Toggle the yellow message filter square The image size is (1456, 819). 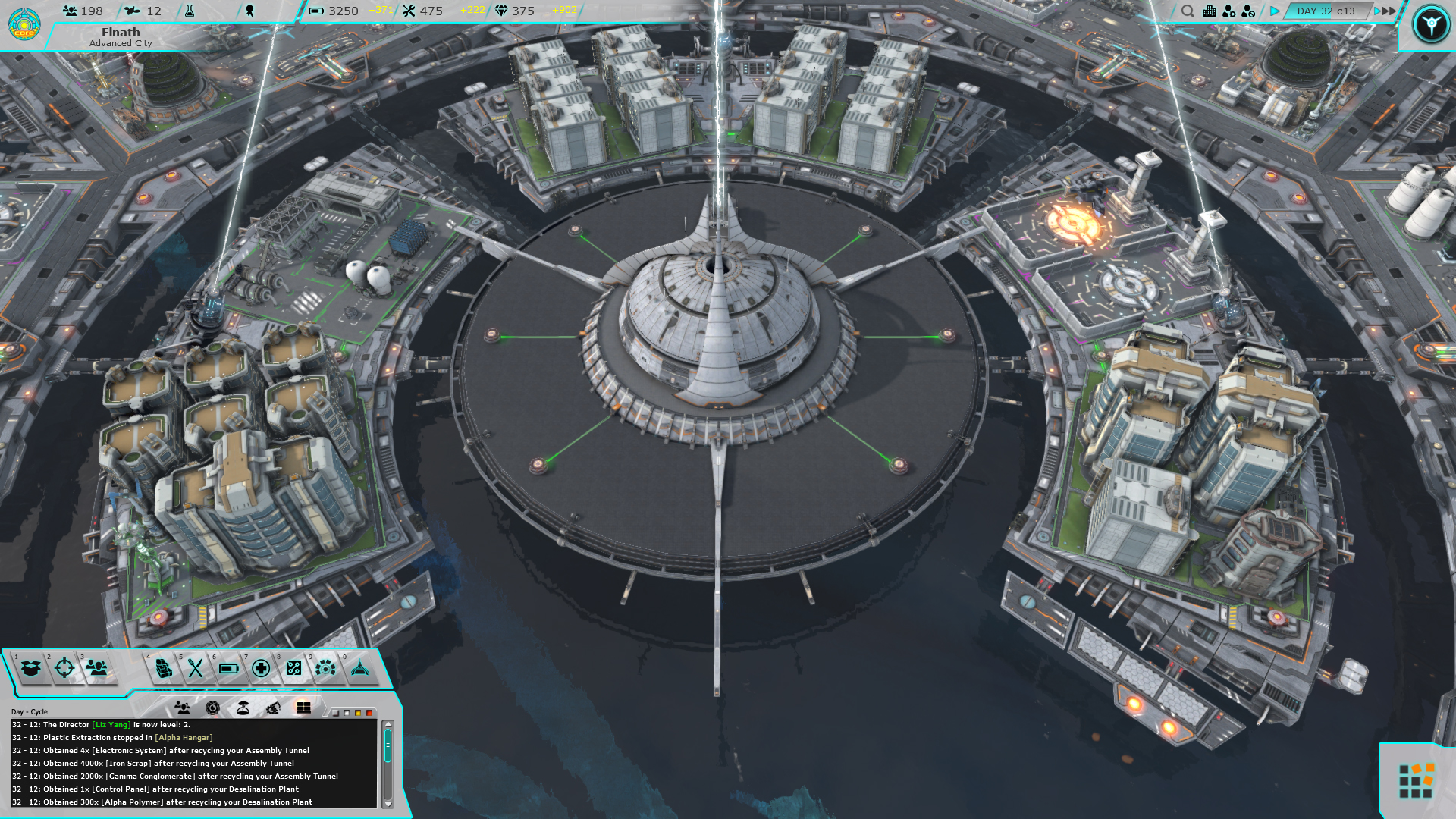[358, 713]
